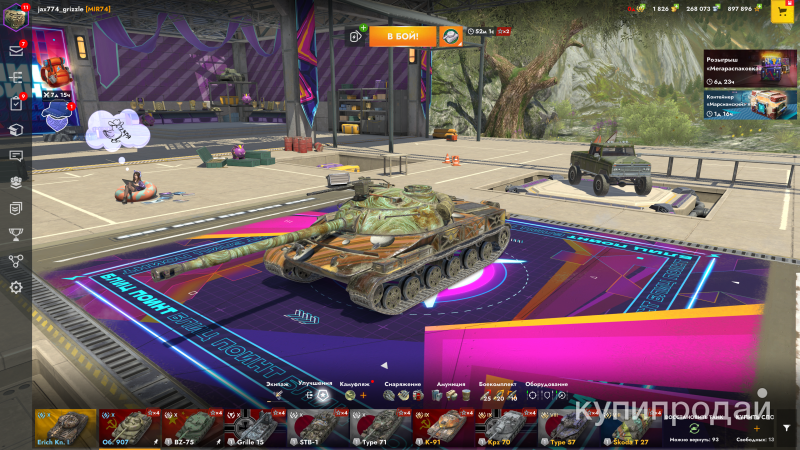Select the Erich Kn. I tank

coord(65,427)
